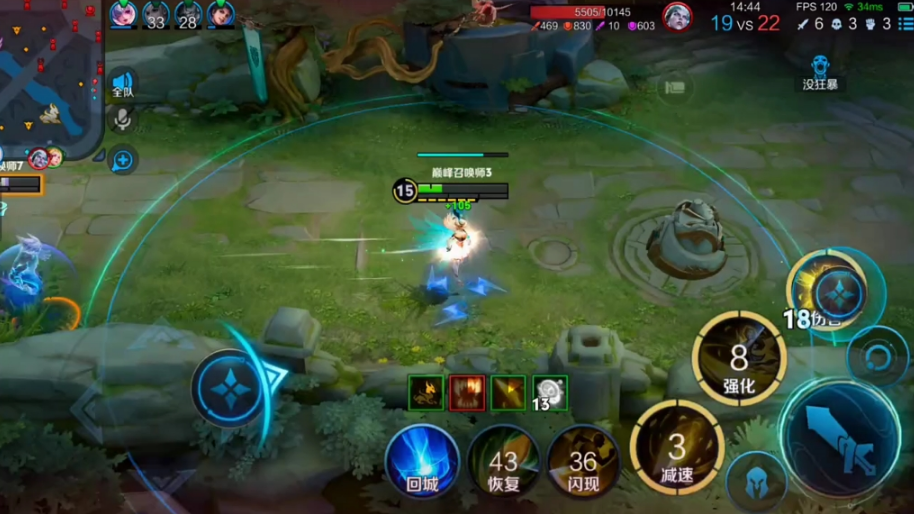Use the item showing number 13
914x514 pixels.
click(x=549, y=393)
